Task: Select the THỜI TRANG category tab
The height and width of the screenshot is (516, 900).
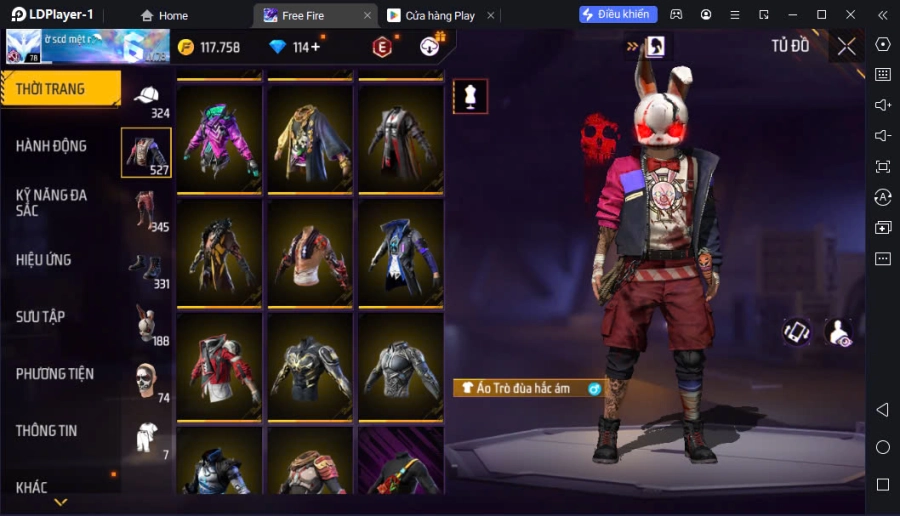Action: pyautogui.click(x=60, y=89)
